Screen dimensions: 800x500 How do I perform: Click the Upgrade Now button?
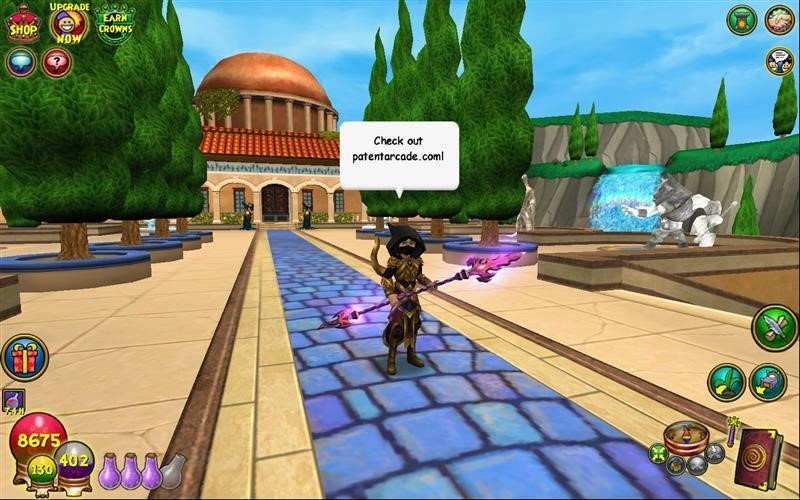[69, 22]
